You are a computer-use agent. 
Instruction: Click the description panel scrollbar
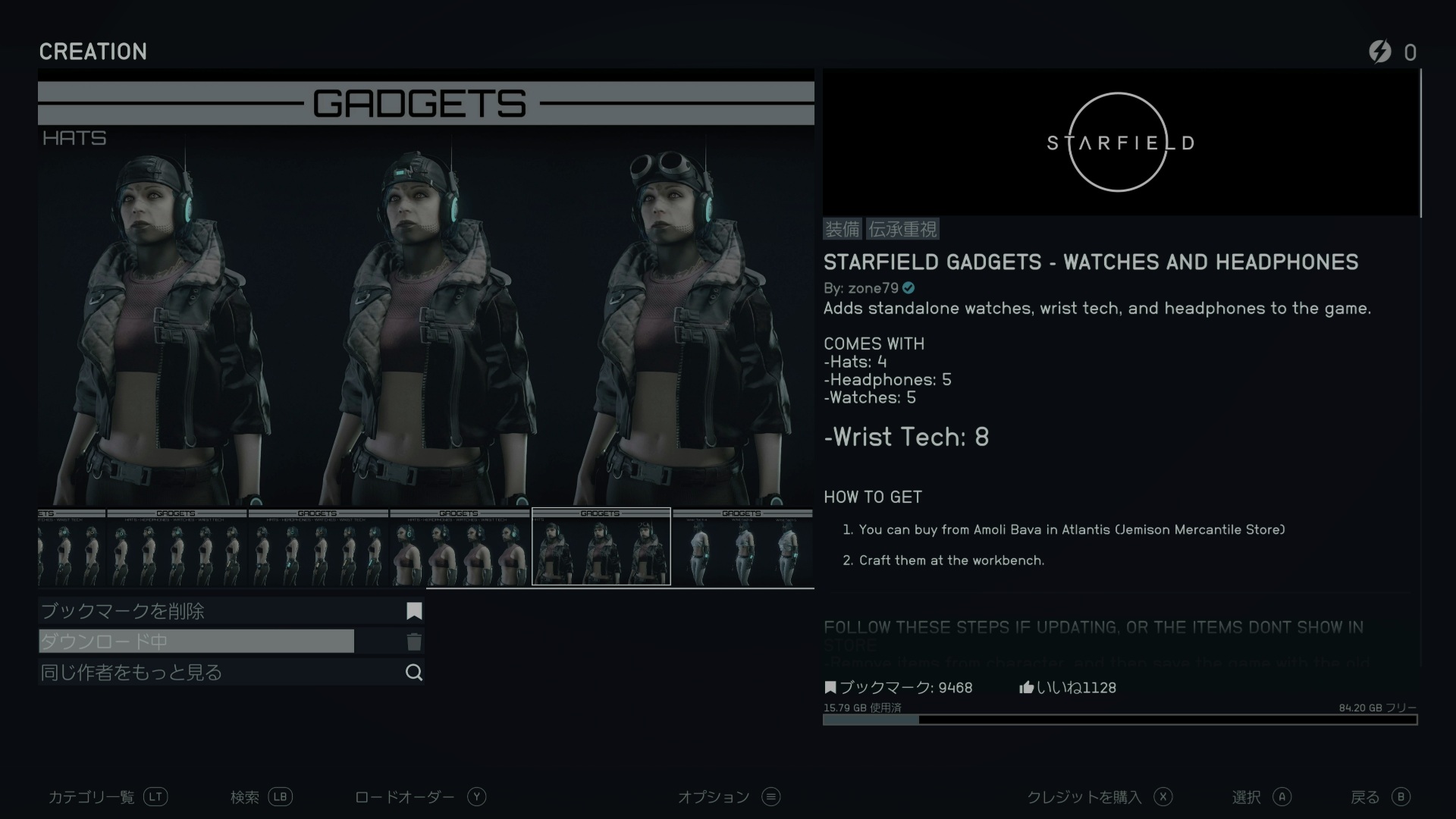click(1420, 144)
